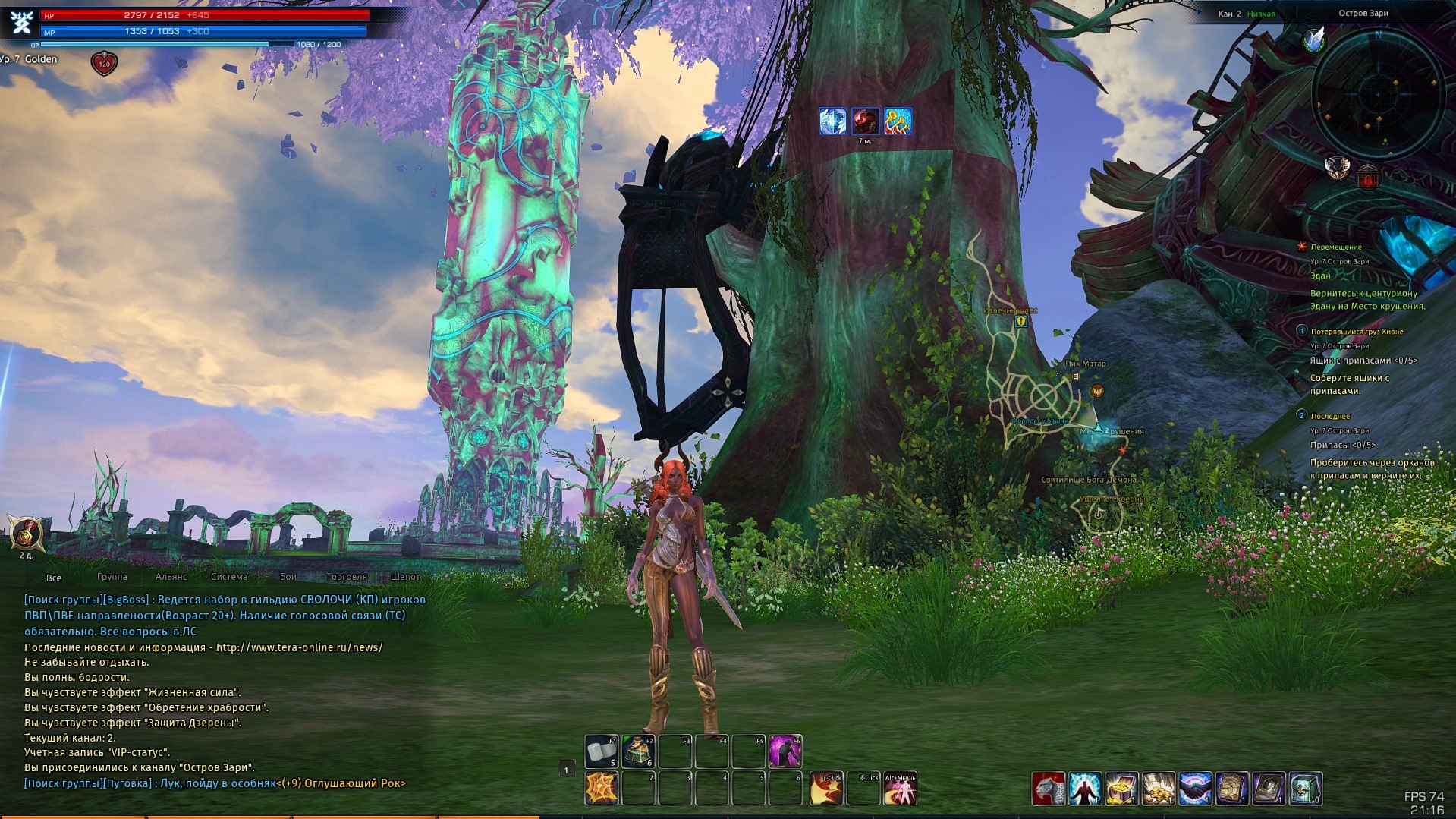Summon the white leopard mount
The width and height of the screenshot is (1456, 819).
1048,789
